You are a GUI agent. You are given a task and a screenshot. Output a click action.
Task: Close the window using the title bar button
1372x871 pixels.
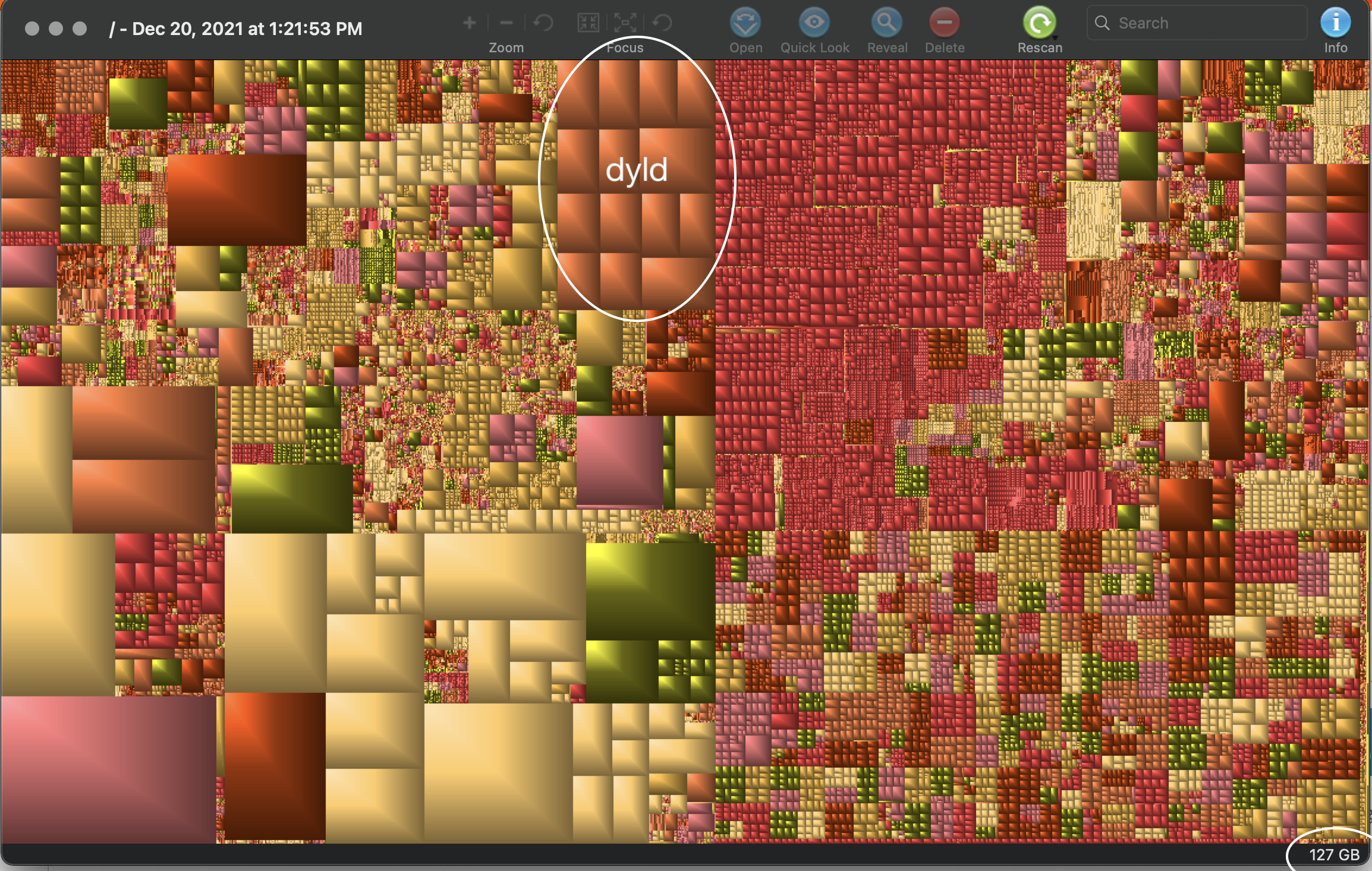[x=33, y=29]
